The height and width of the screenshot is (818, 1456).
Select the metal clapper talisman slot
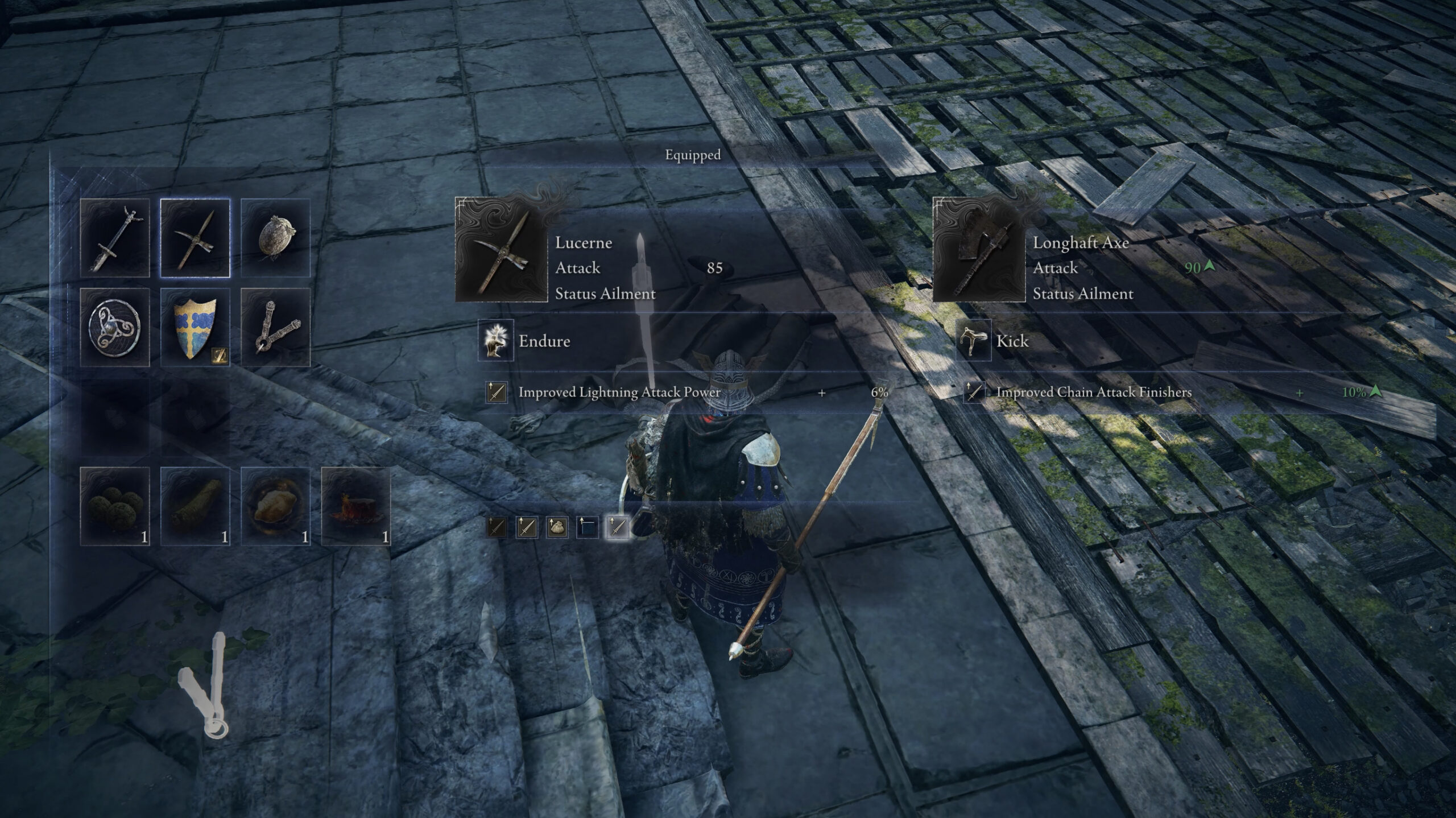point(275,327)
